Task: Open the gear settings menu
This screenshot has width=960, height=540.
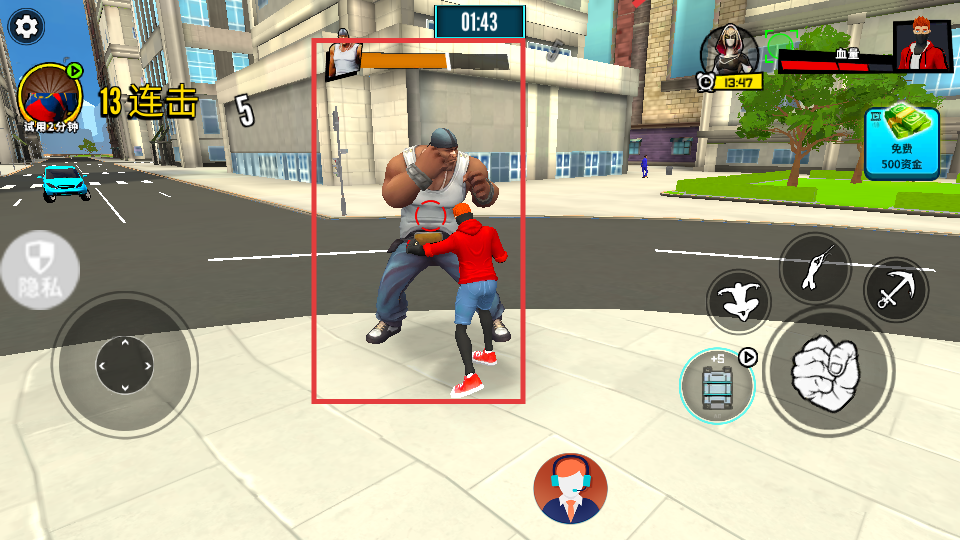Action: point(26,27)
